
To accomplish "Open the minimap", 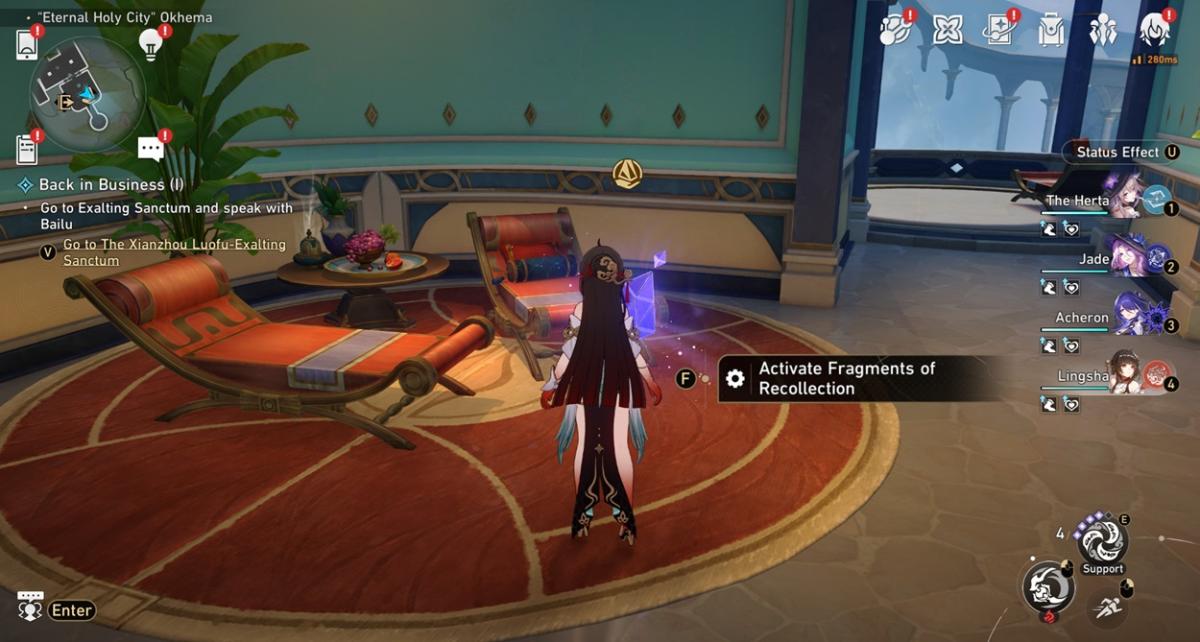I will point(87,94).
